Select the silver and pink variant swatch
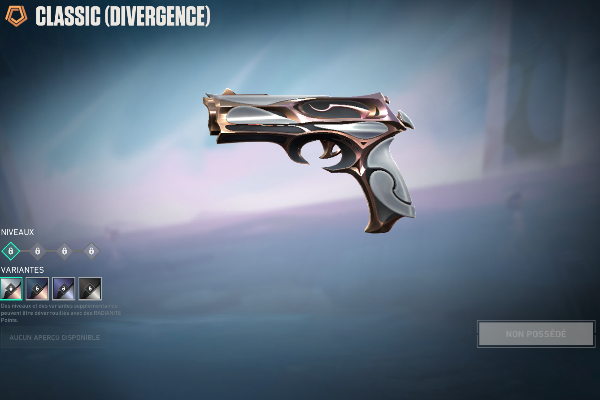The height and width of the screenshot is (400, 600). pyautogui.click(x=12, y=288)
